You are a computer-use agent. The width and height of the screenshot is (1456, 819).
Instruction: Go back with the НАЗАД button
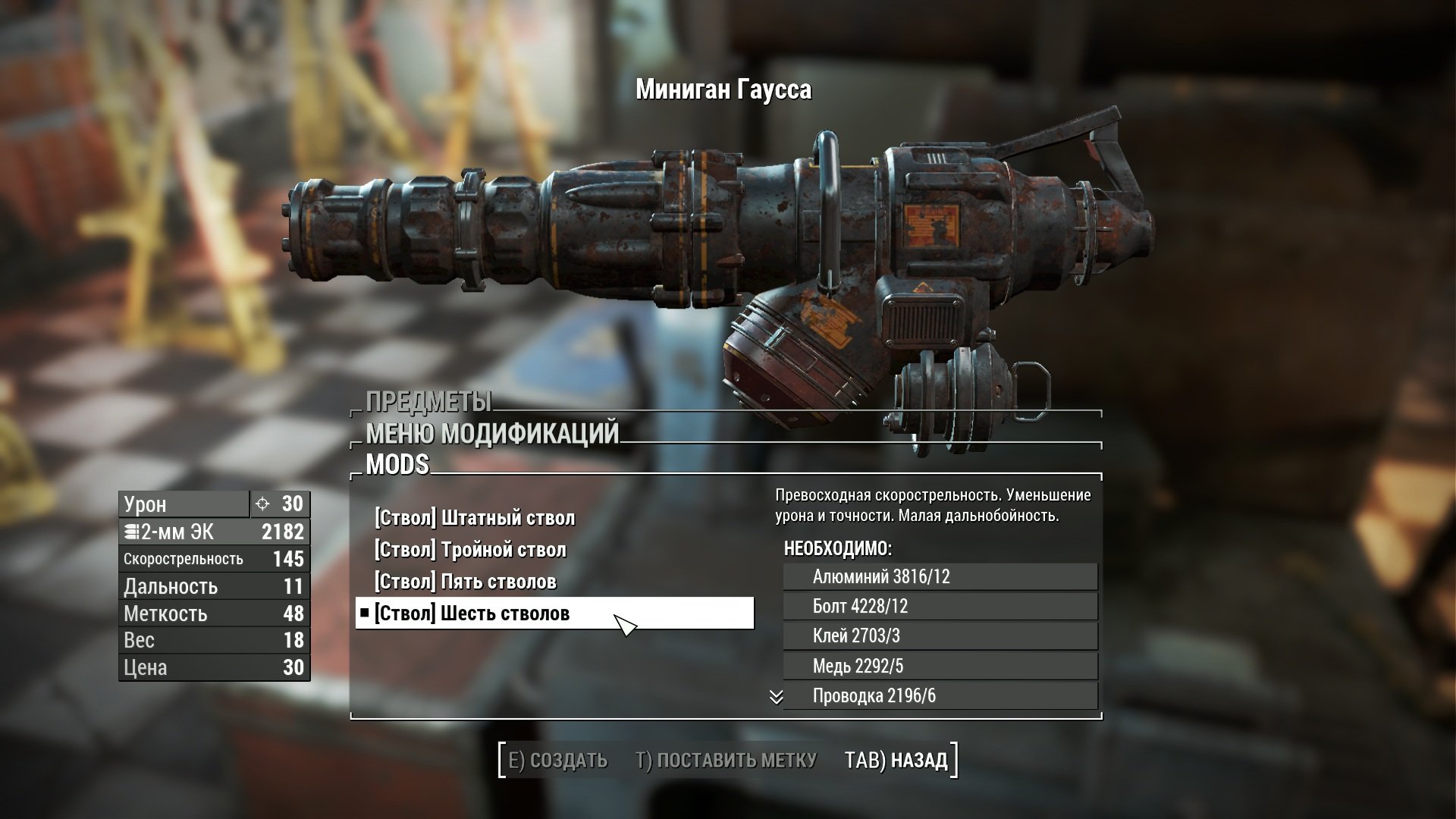pos(896,760)
